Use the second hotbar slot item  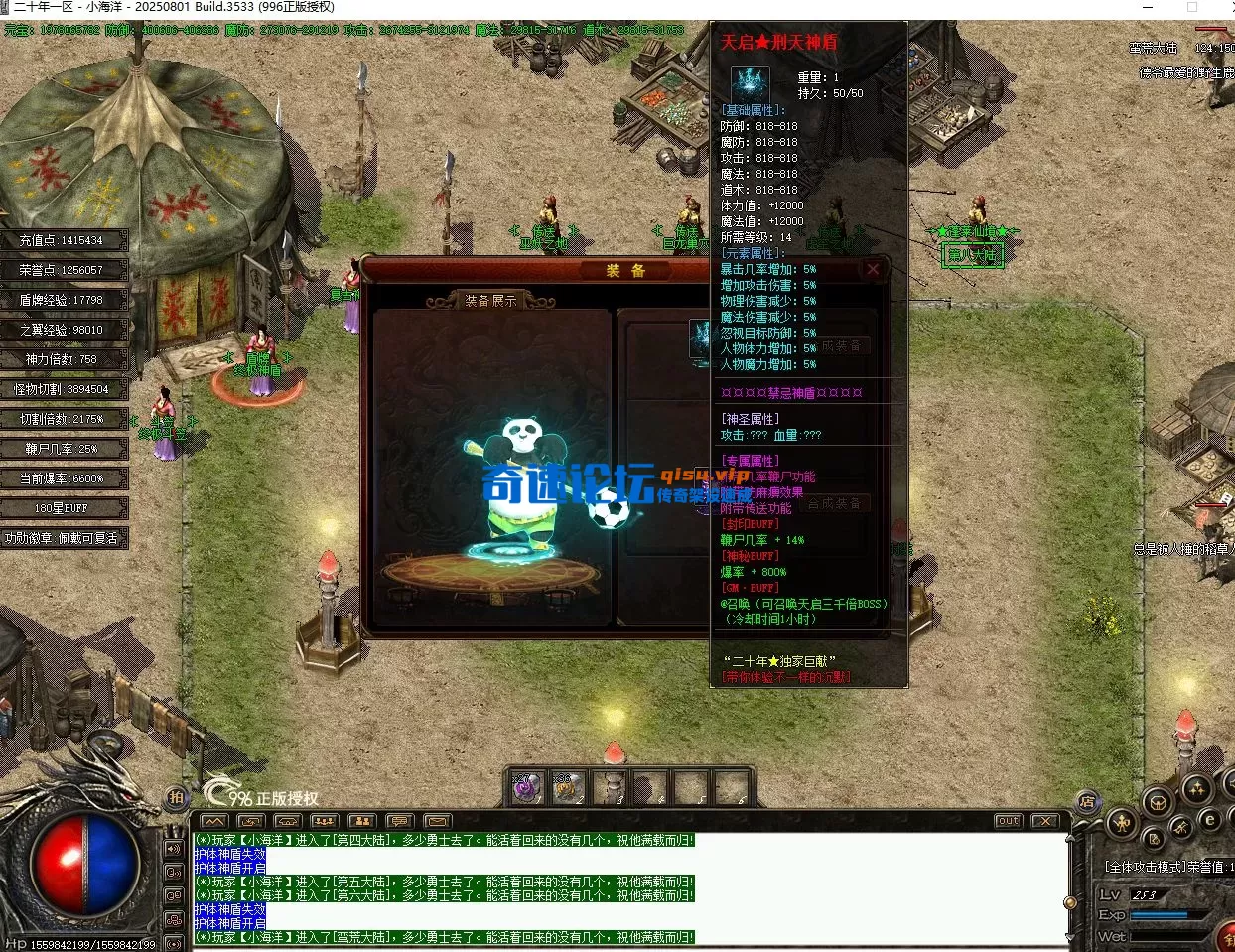(569, 788)
